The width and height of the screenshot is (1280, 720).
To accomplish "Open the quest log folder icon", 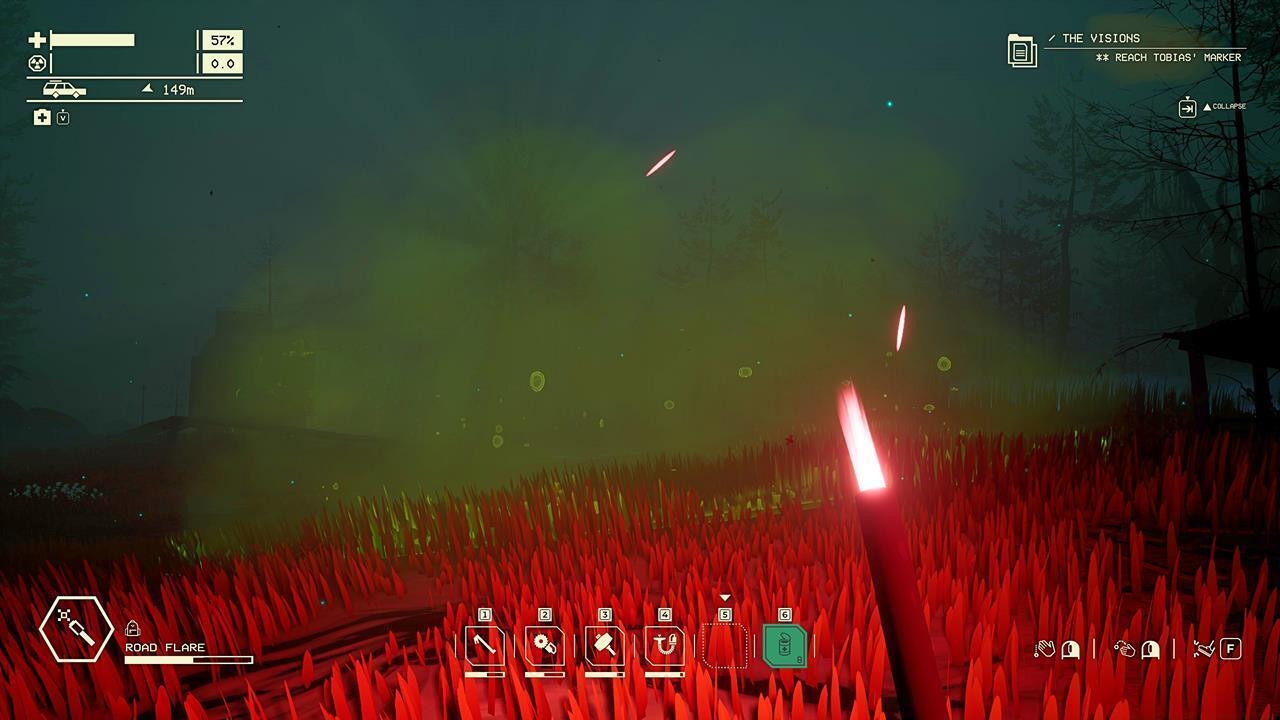I will 1022,50.
